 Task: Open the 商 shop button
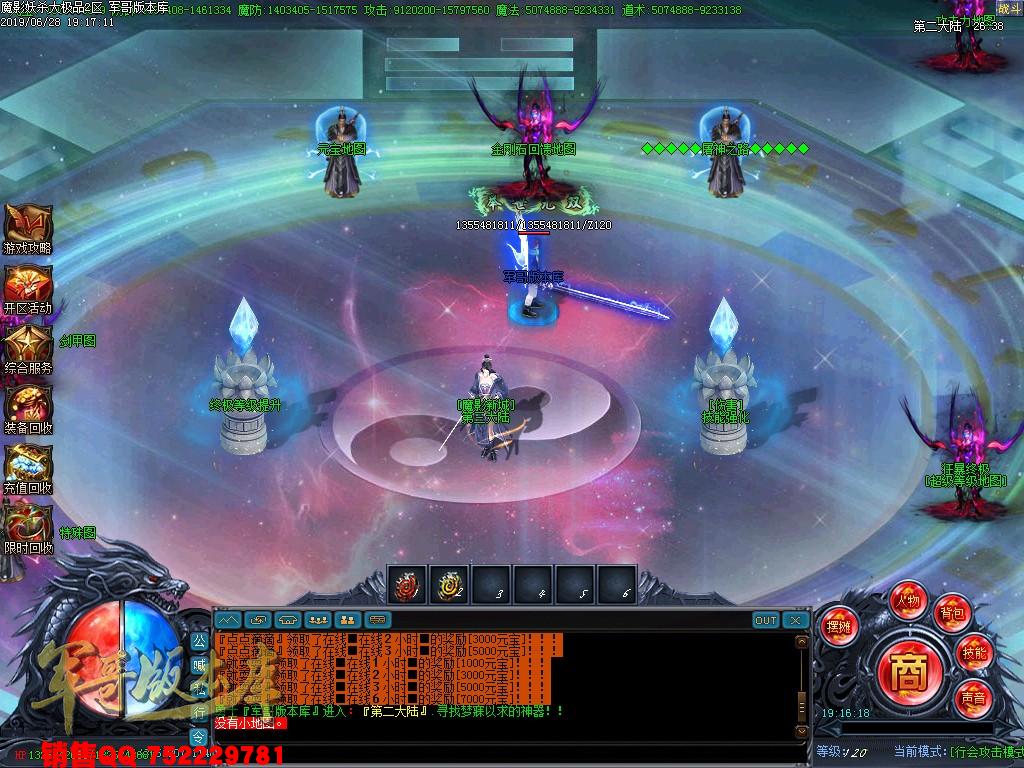908,665
